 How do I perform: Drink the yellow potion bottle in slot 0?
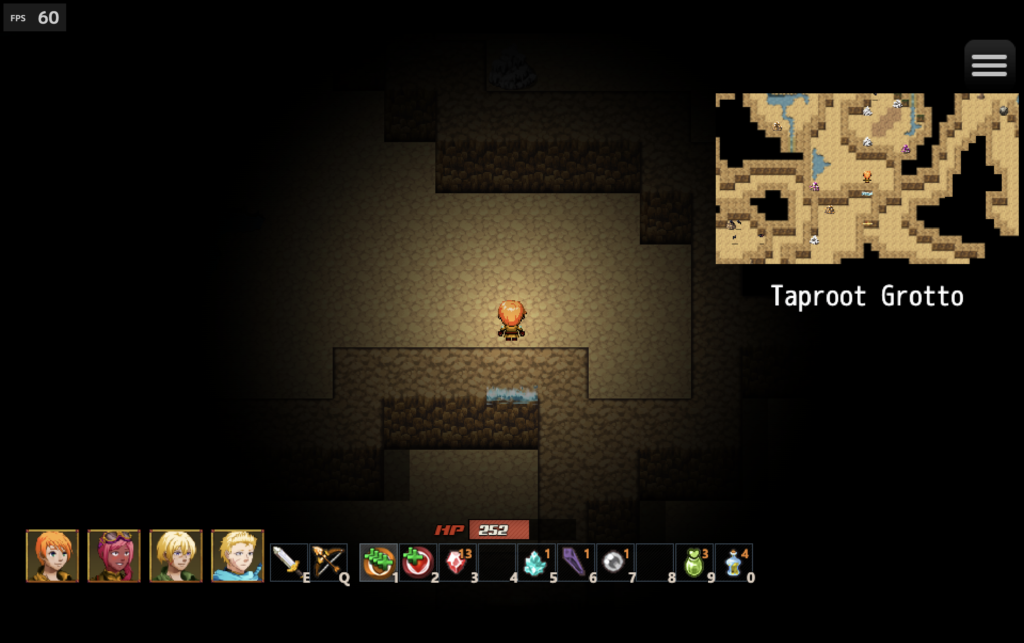coord(733,562)
